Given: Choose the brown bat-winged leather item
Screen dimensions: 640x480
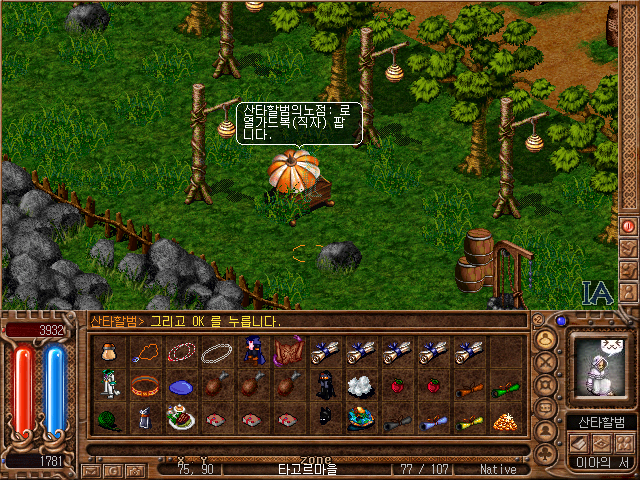Looking at the screenshot, I should coord(289,352).
